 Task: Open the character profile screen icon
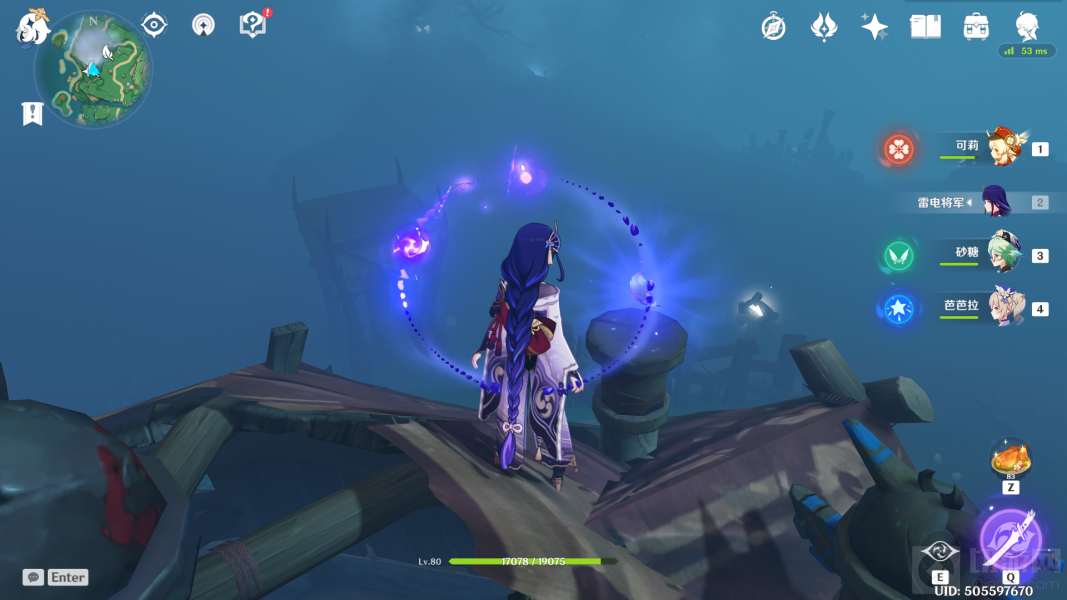tap(1027, 26)
